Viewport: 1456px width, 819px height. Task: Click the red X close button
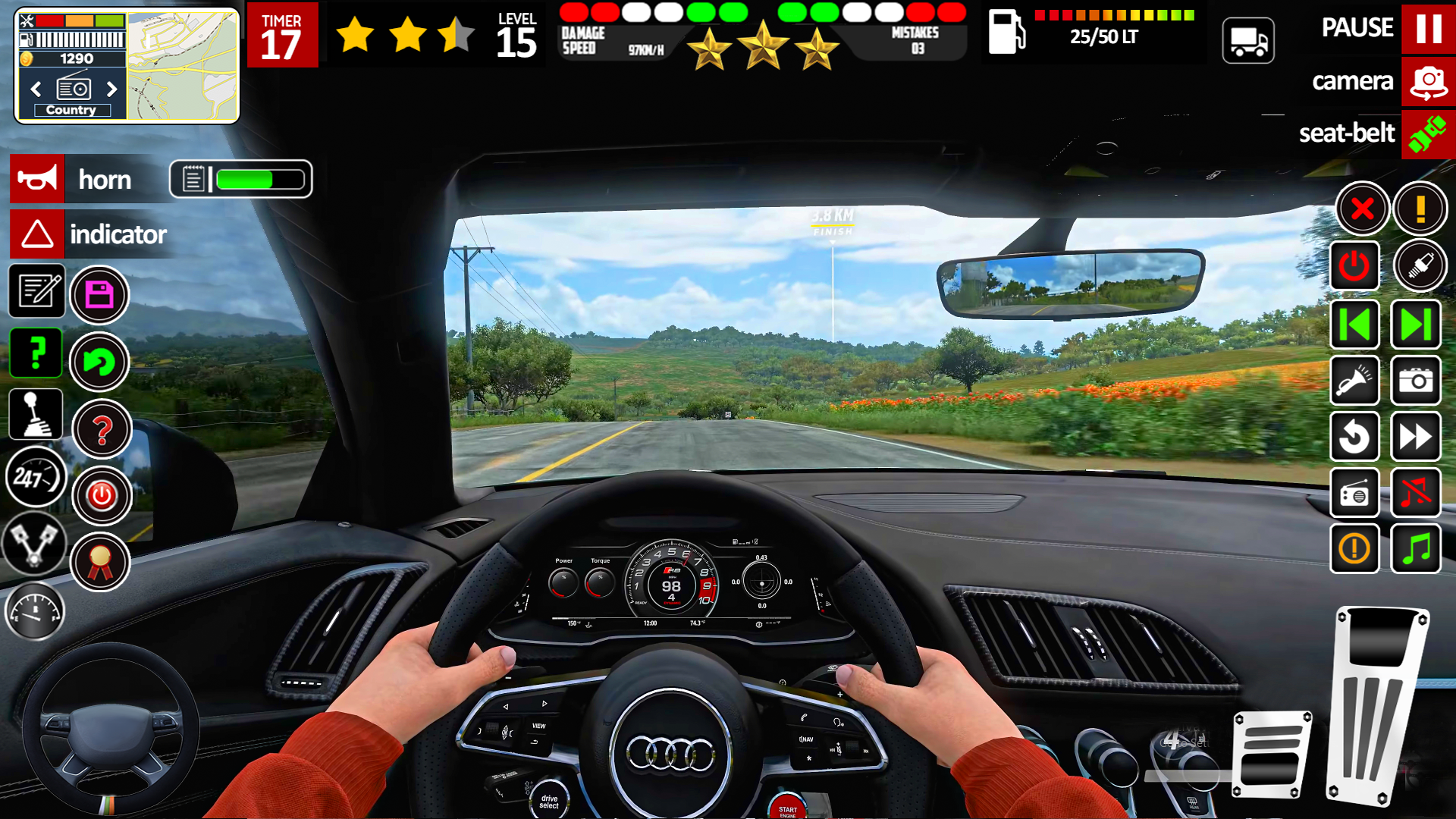(x=1362, y=209)
